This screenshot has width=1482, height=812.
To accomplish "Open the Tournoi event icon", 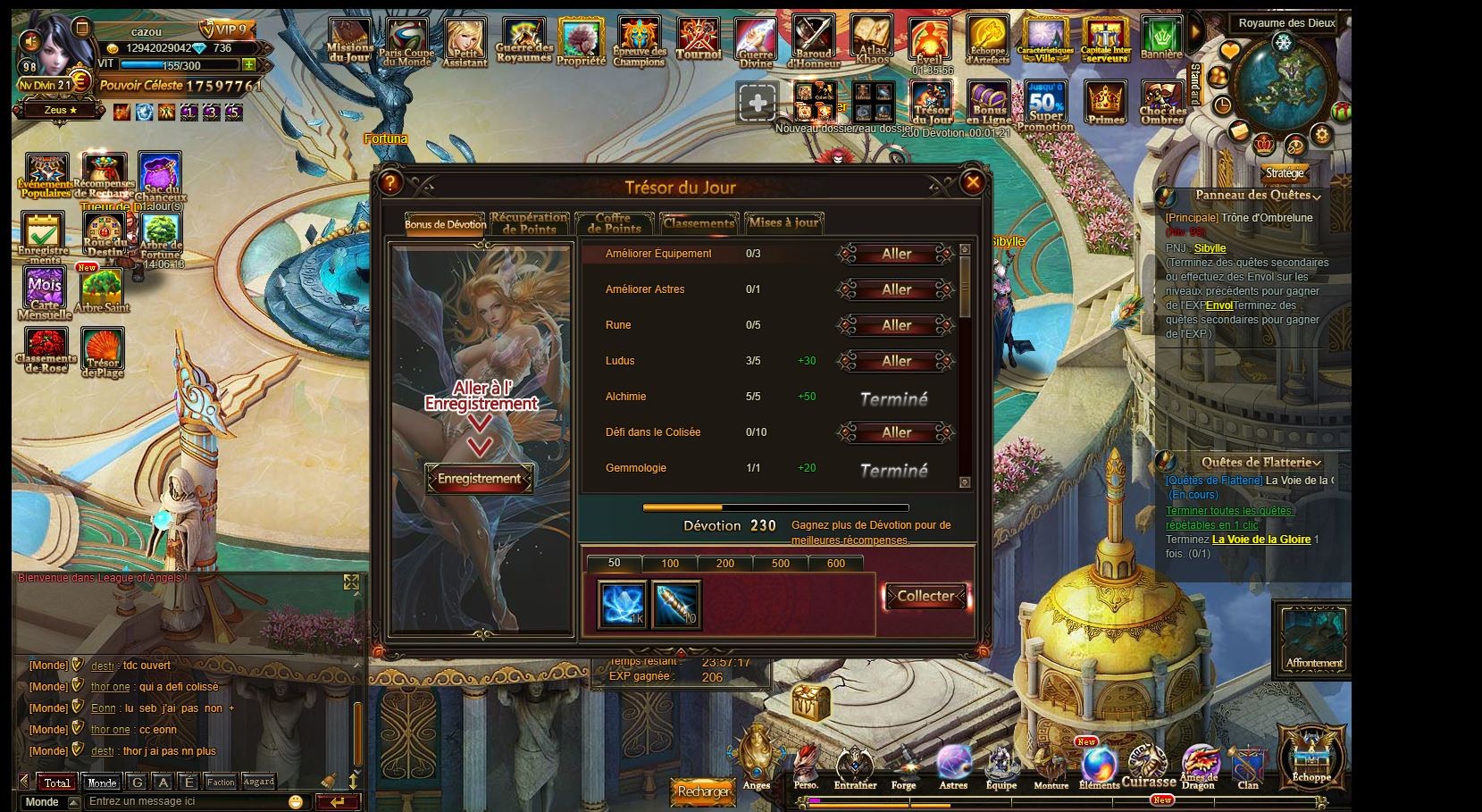I will pyautogui.click(x=699, y=40).
